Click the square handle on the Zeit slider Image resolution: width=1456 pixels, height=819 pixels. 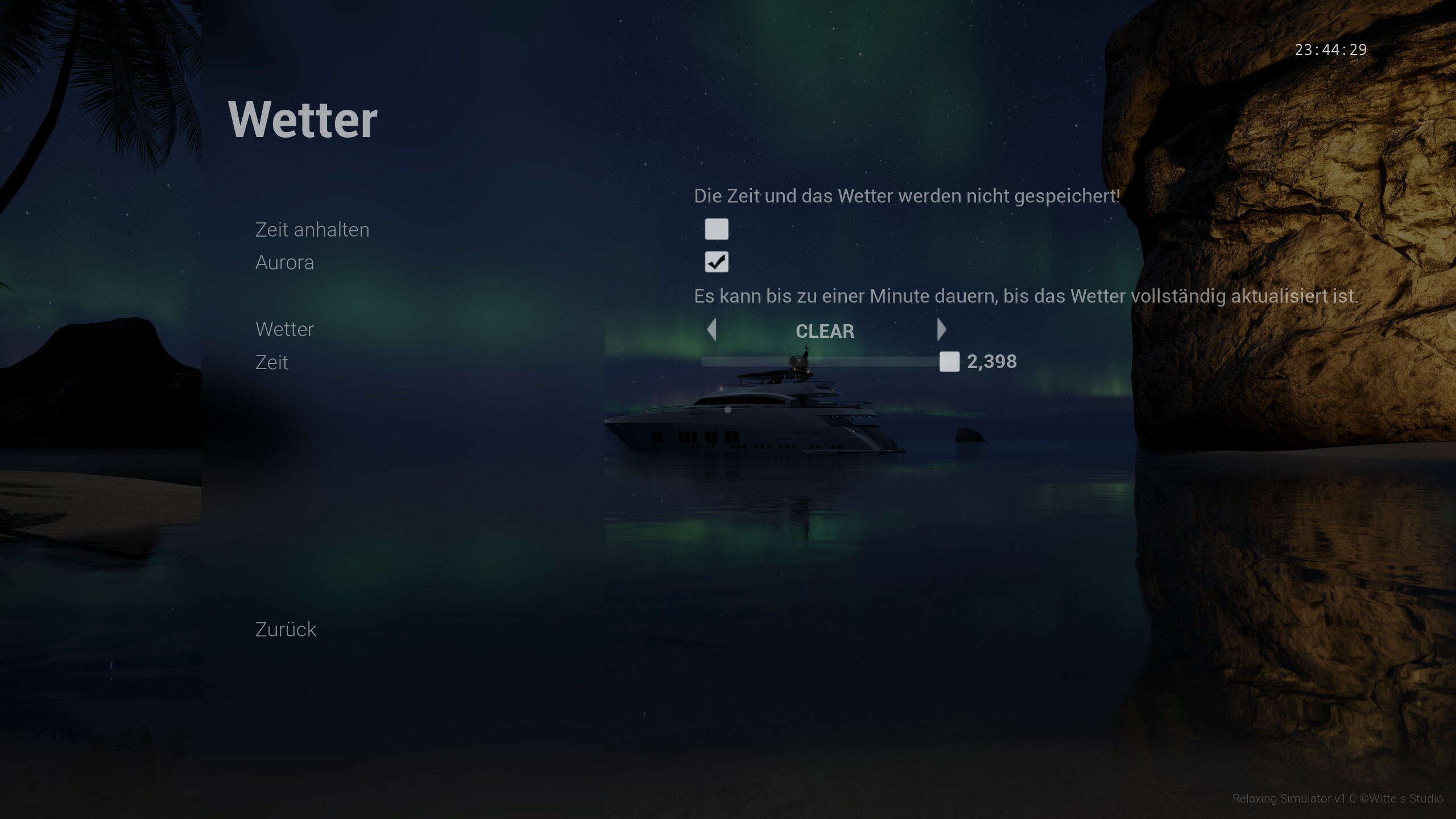[x=950, y=362]
